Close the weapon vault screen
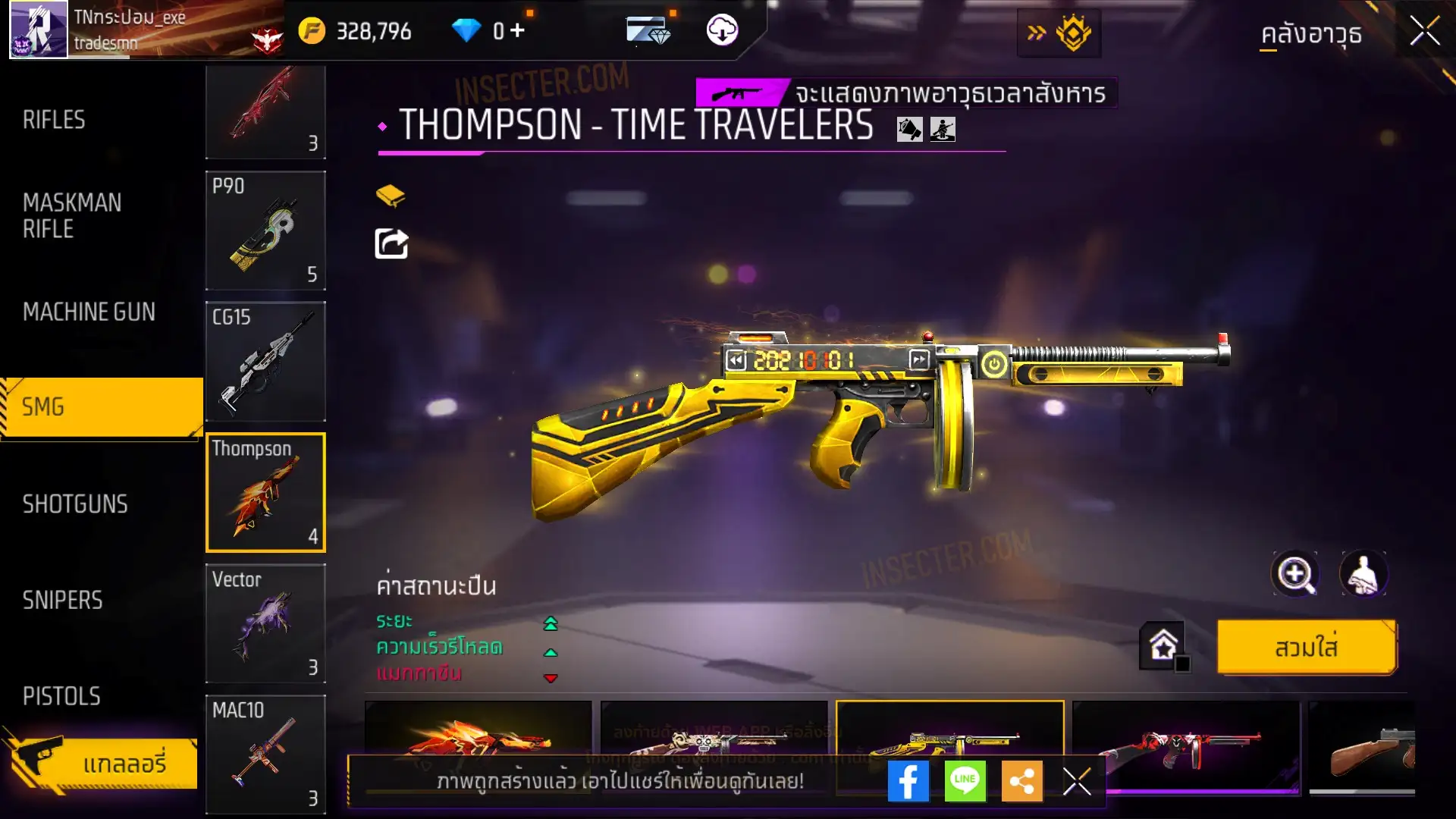Screen dimensions: 1456x819 [1424, 32]
